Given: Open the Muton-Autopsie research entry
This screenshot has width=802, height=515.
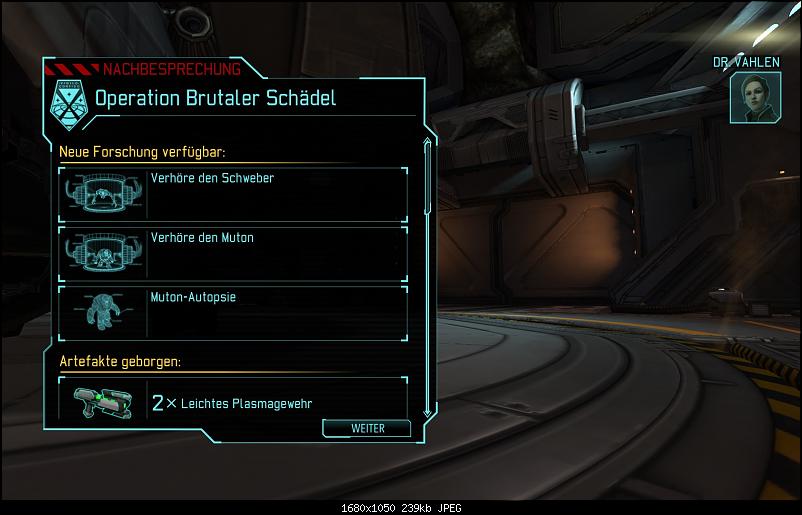Looking at the screenshot, I should coord(233,312).
